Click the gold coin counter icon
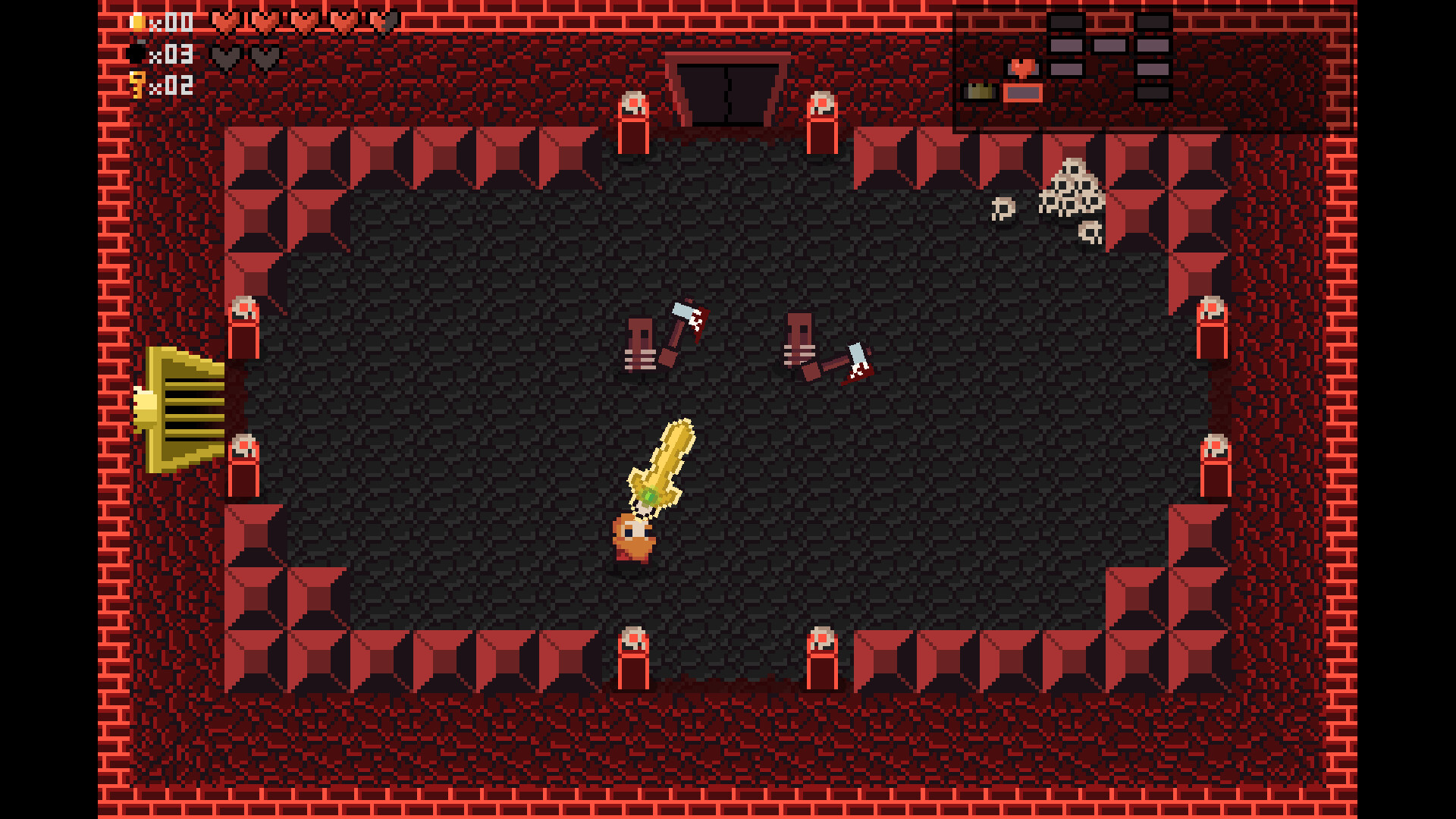1456x819 pixels. pos(139,21)
